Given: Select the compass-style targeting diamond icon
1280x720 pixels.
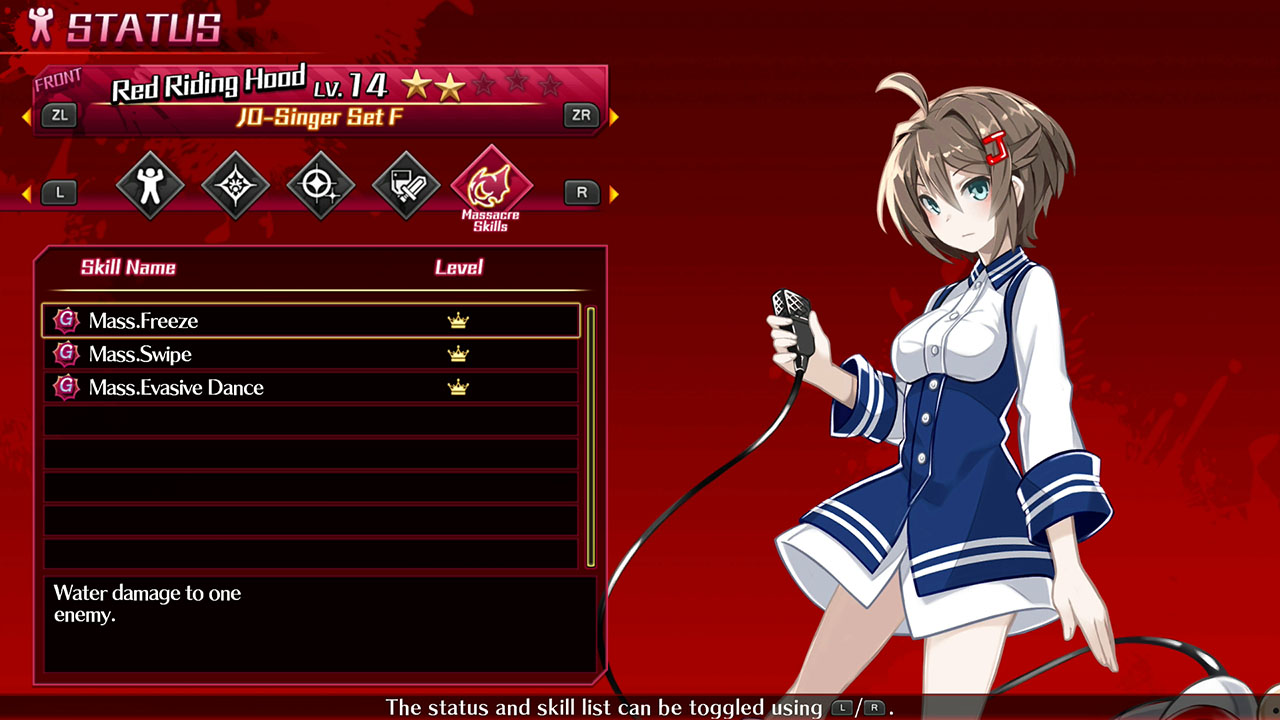Looking at the screenshot, I should (x=320, y=185).
